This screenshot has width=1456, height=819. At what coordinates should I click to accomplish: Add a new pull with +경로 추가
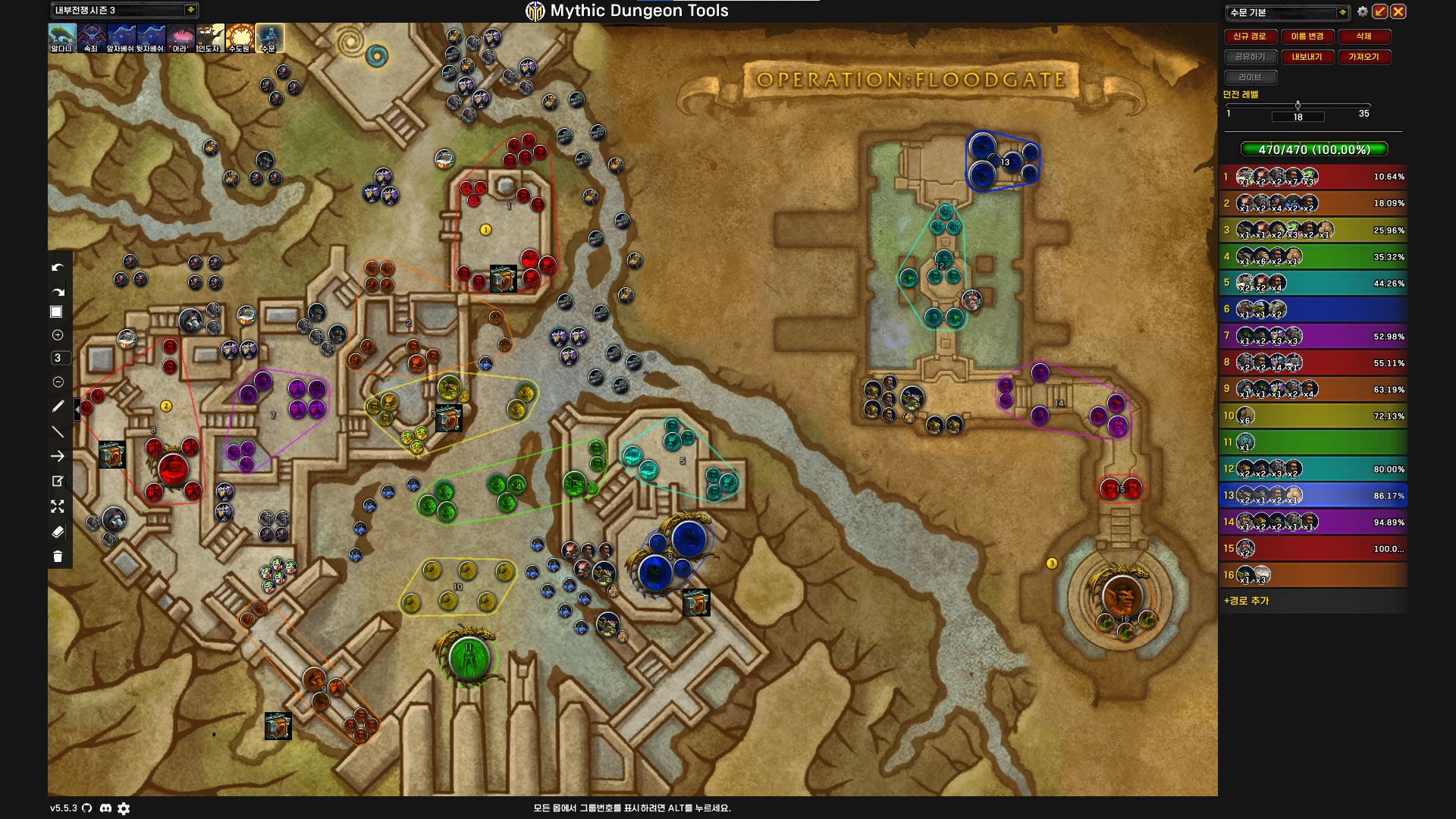(1246, 601)
